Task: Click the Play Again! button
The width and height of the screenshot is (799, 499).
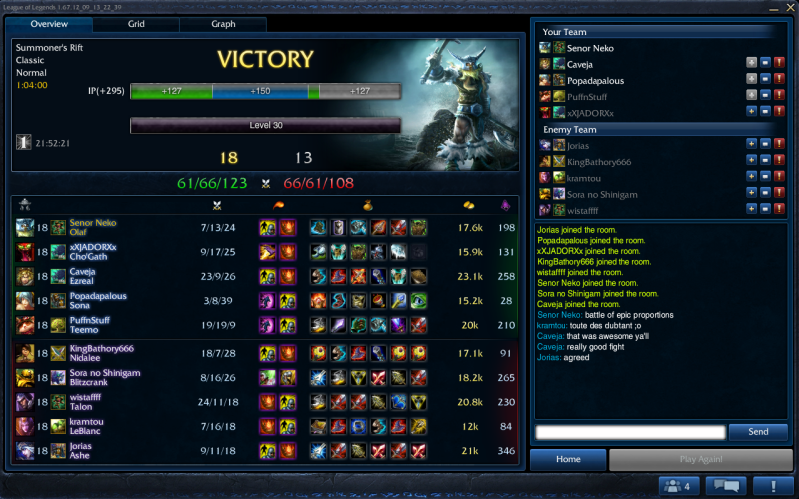Action: [701, 459]
